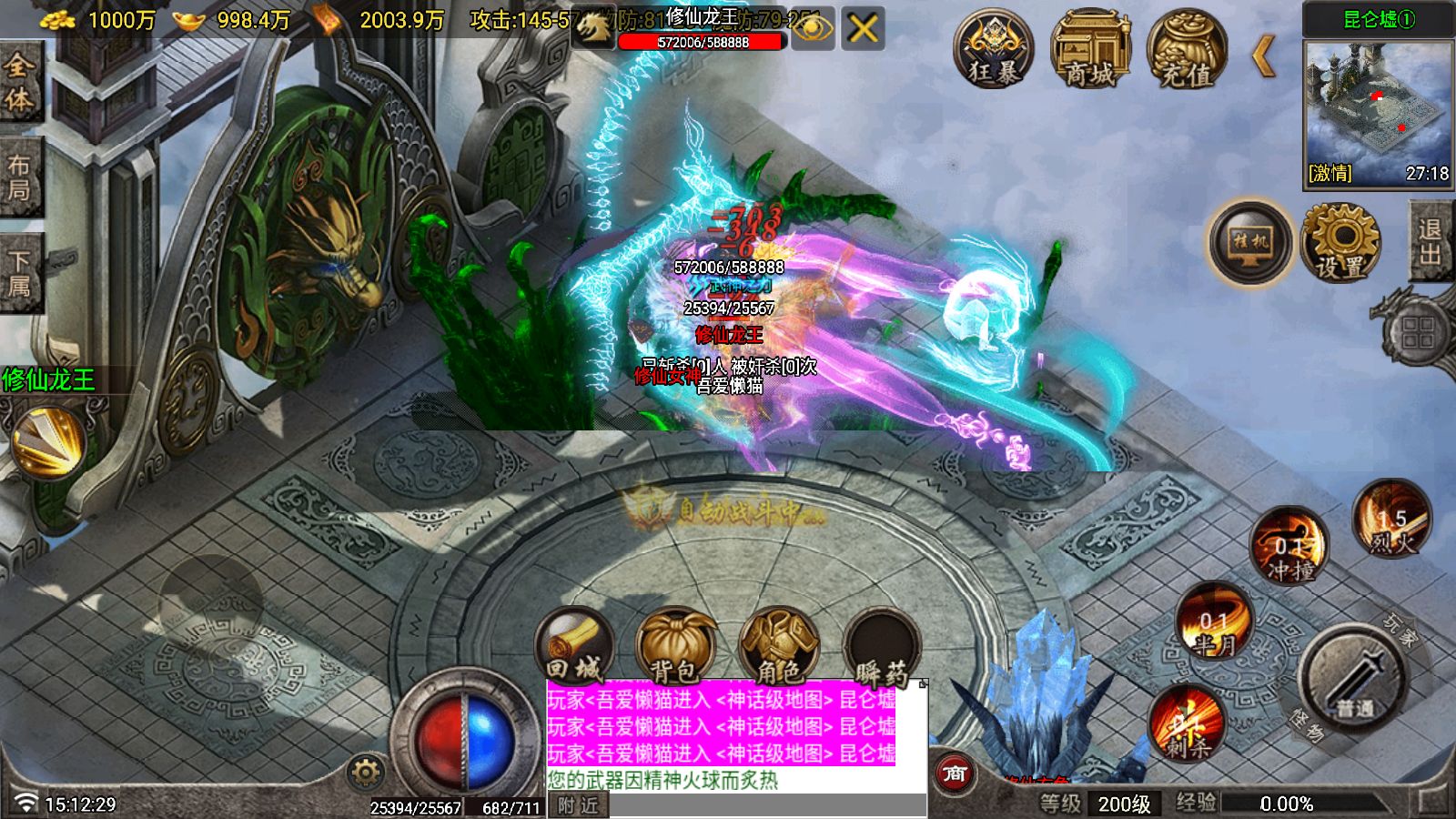Switch to the 全体 tab
Screen dimensions: 1456x819
20,82
